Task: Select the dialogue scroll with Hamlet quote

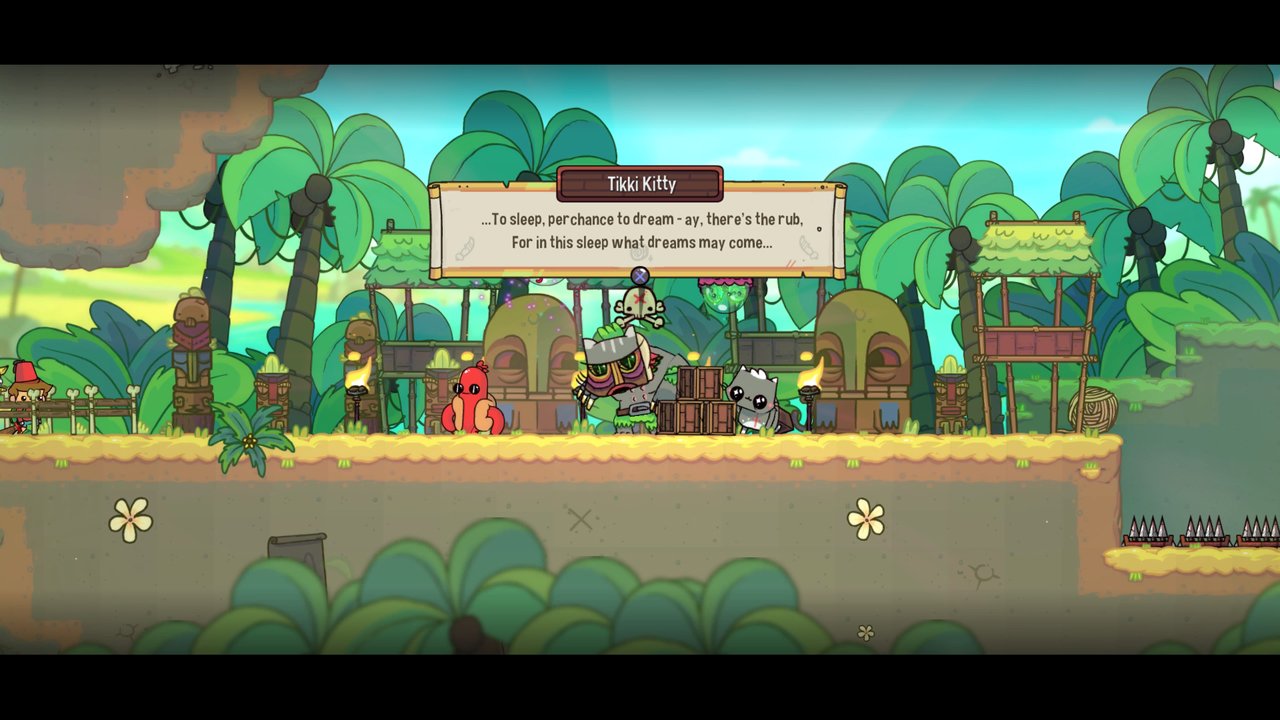Action: tap(638, 230)
